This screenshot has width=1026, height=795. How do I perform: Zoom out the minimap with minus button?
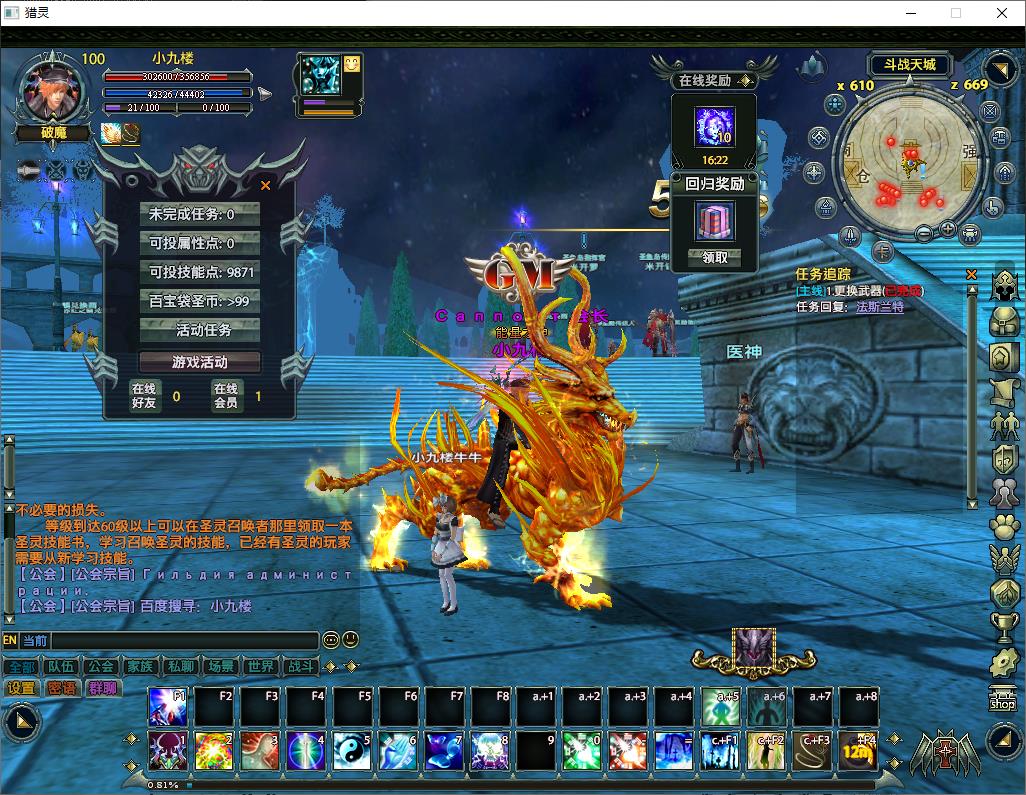coord(923,233)
